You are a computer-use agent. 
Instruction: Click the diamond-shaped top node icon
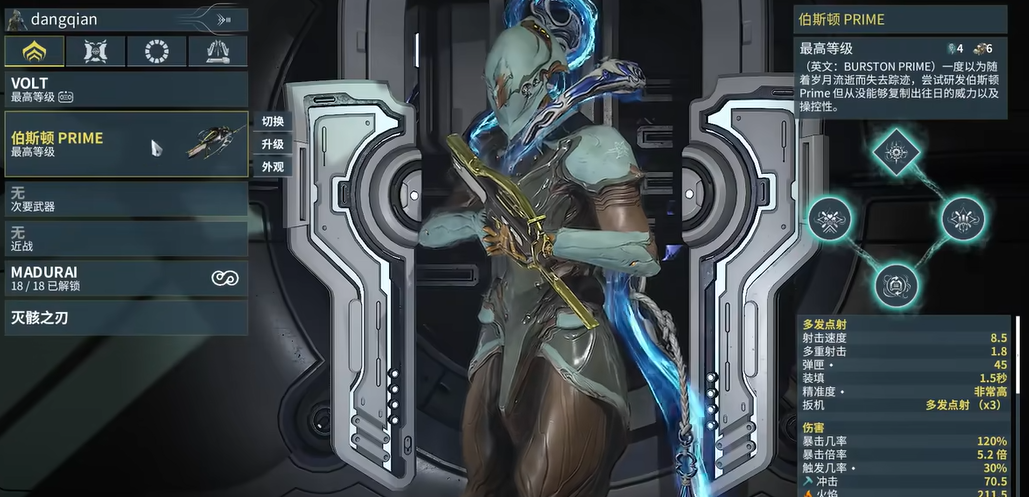click(x=895, y=153)
